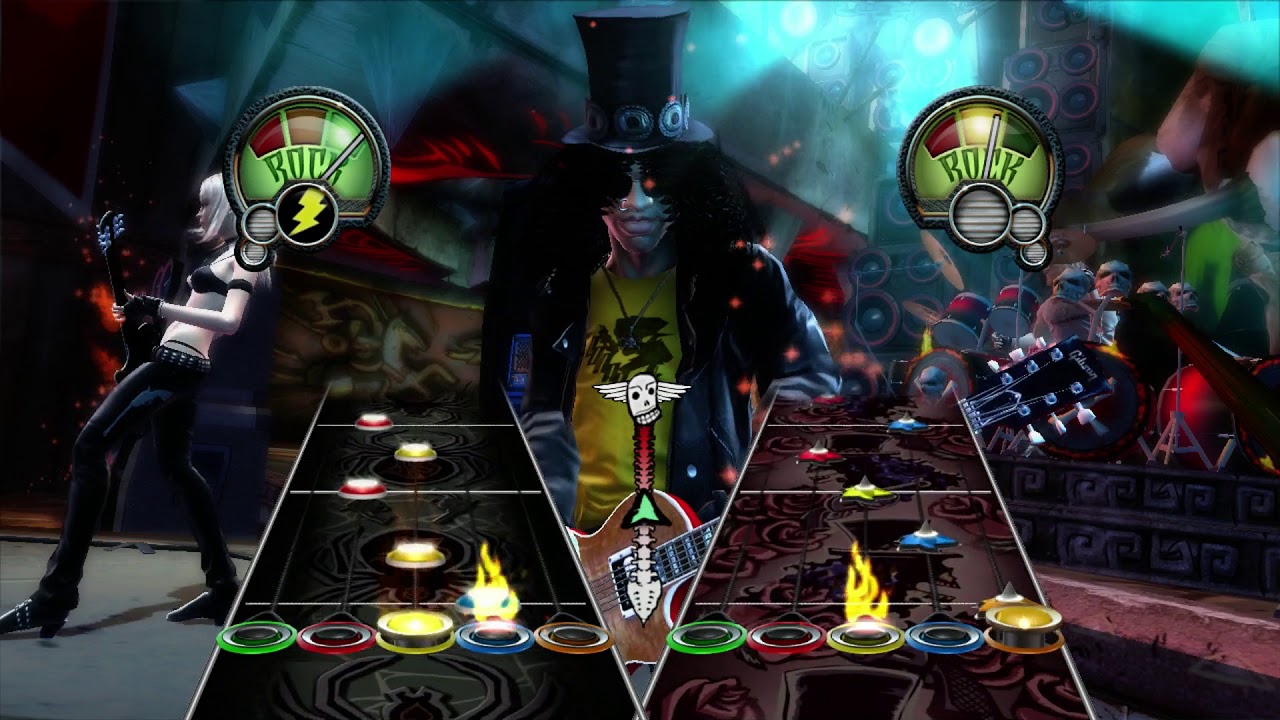Tap the blue fret on the black highway

(x=494, y=636)
